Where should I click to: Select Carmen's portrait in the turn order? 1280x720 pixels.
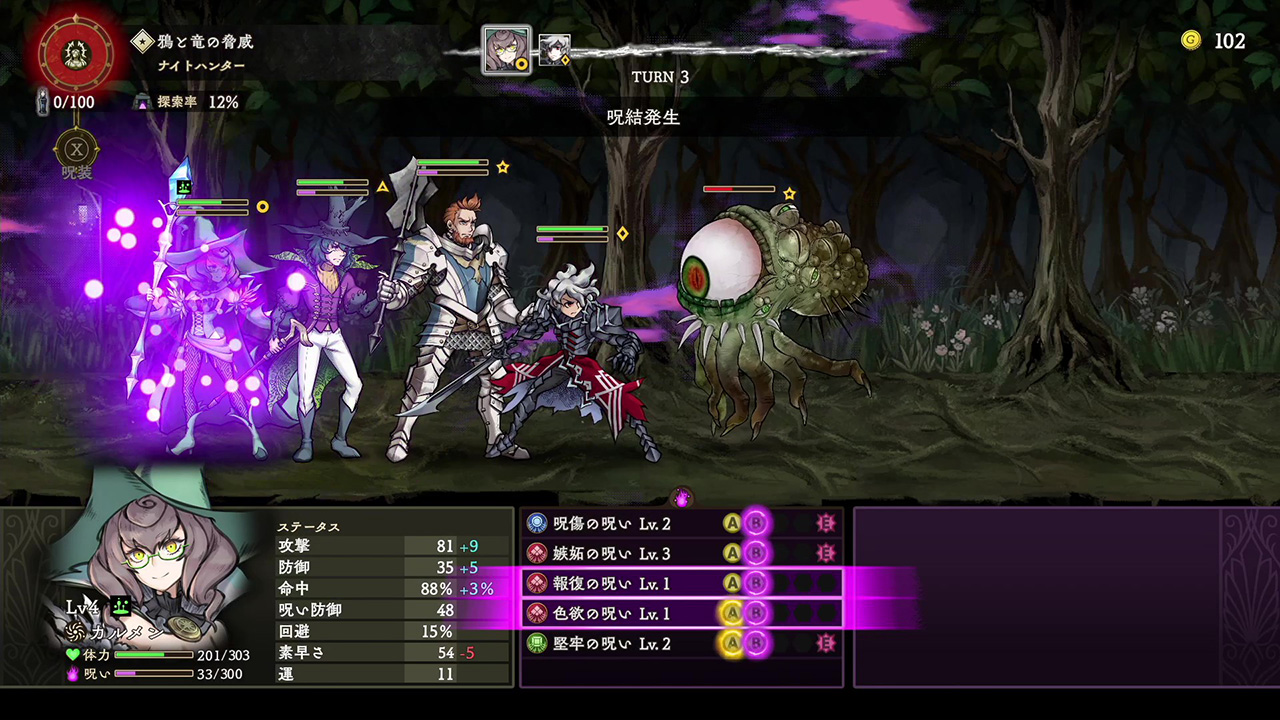pos(506,50)
